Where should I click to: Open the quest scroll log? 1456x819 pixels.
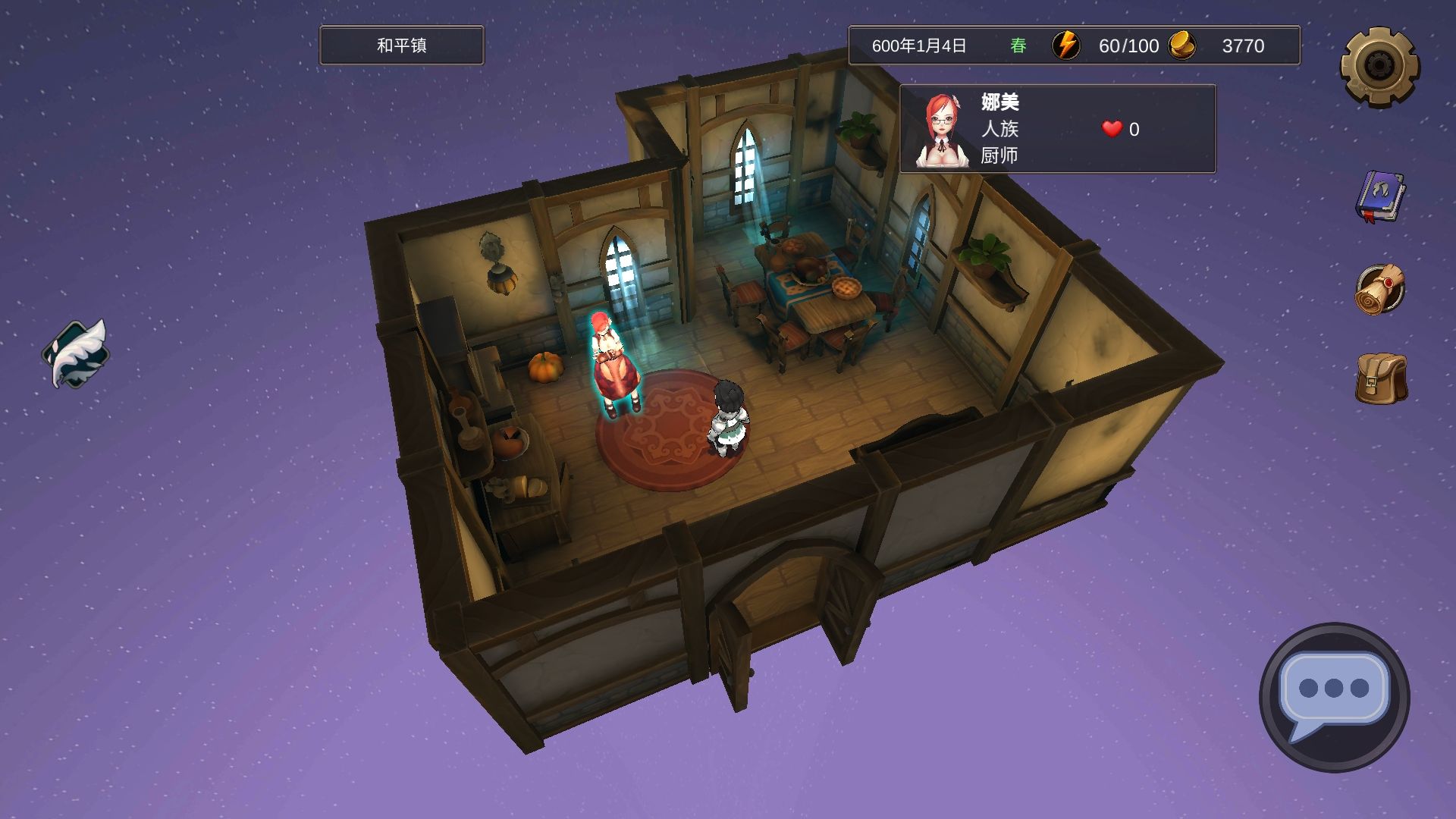1380,289
